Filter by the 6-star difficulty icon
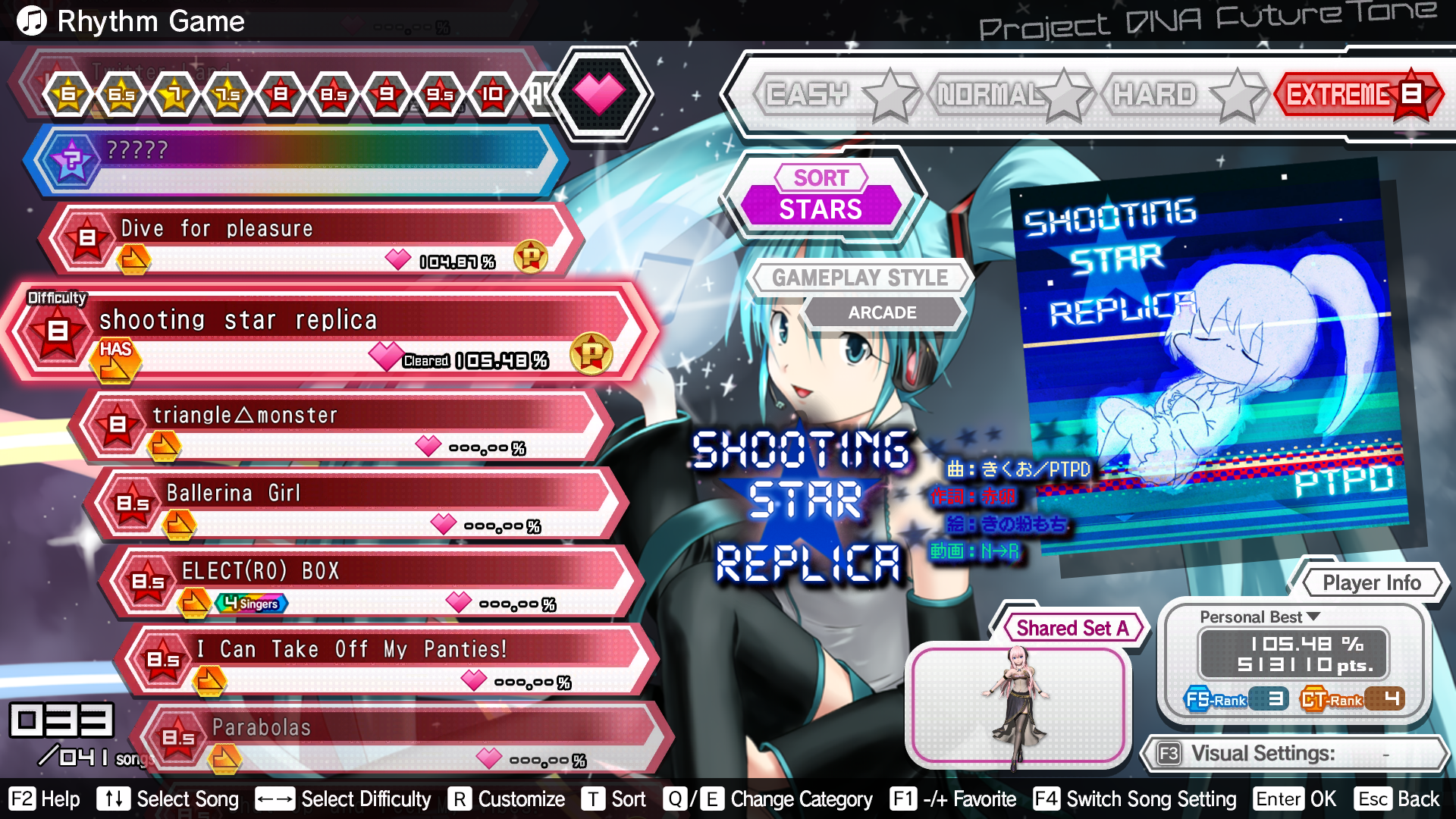Viewport: 1456px width, 819px height. tap(69, 94)
